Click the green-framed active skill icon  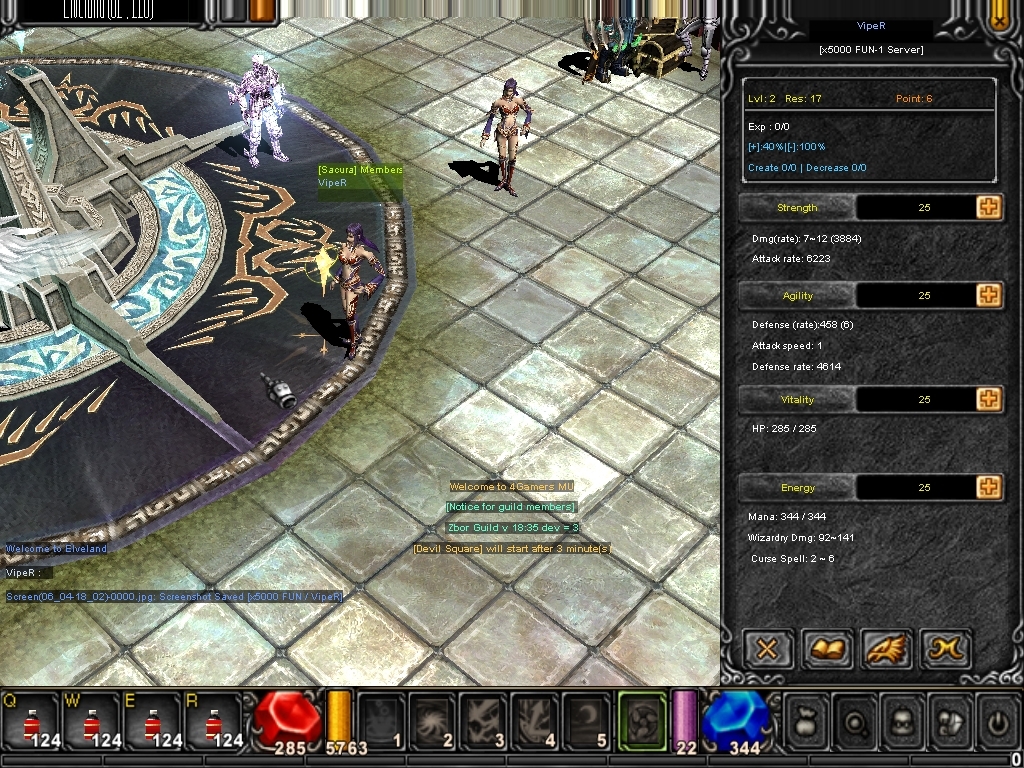[642, 720]
